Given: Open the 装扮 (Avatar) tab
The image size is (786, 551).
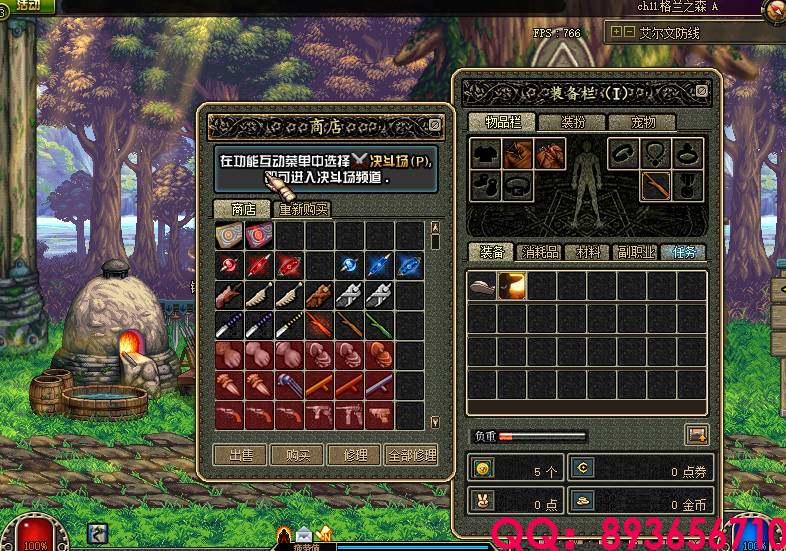Looking at the screenshot, I should 573,122.
